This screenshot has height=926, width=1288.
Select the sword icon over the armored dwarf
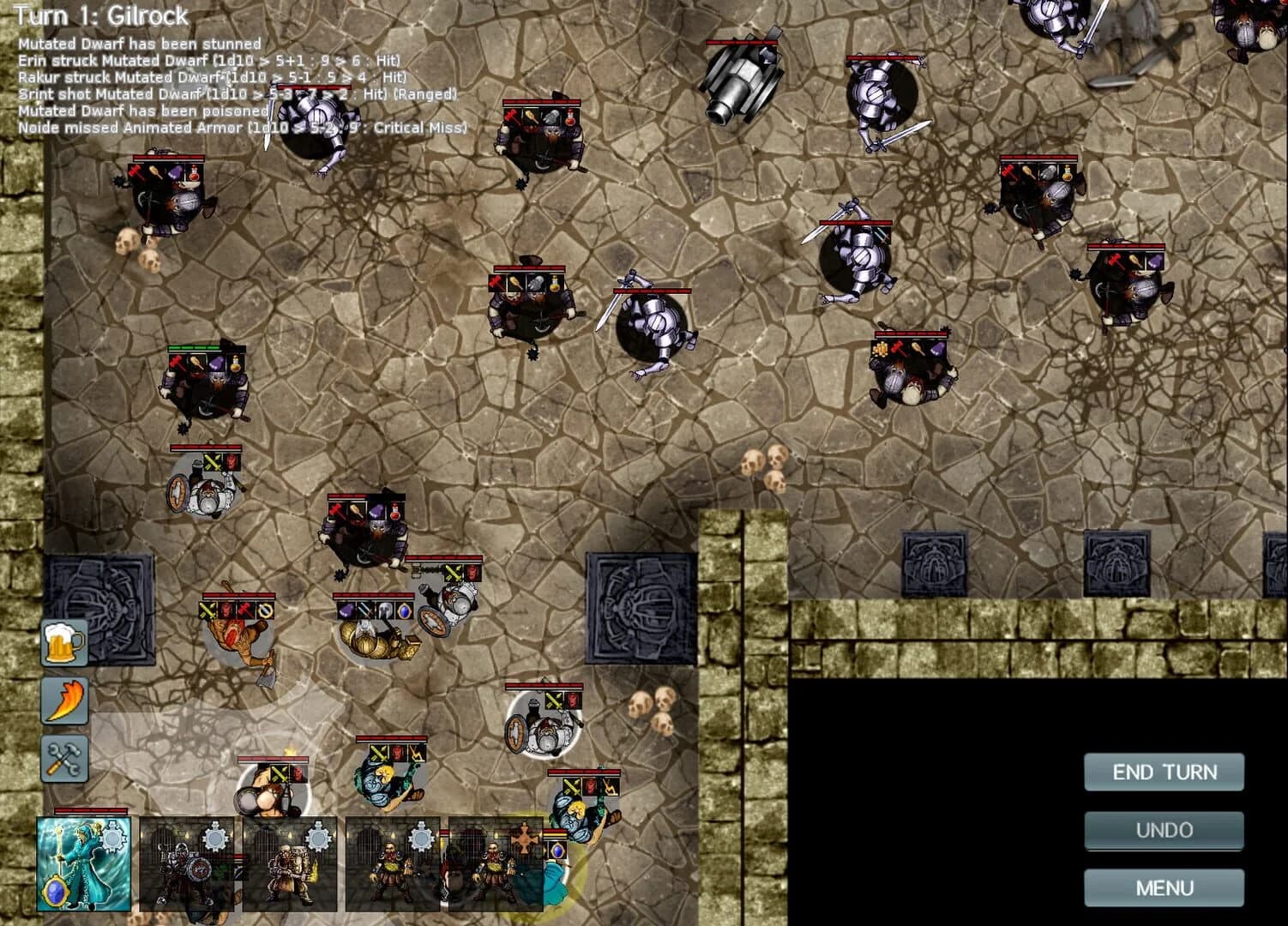(x=365, y=610)
